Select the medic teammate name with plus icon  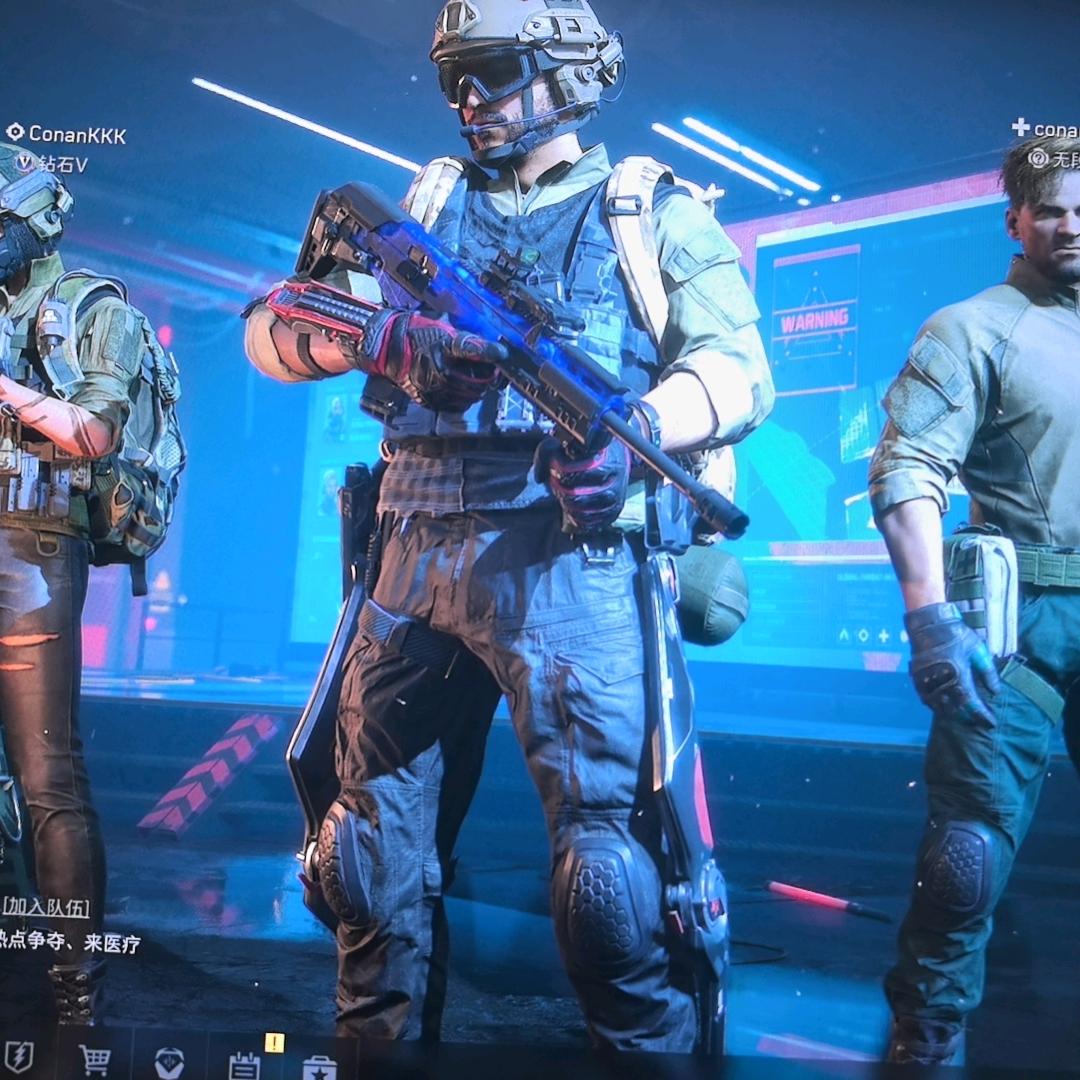1050,129
